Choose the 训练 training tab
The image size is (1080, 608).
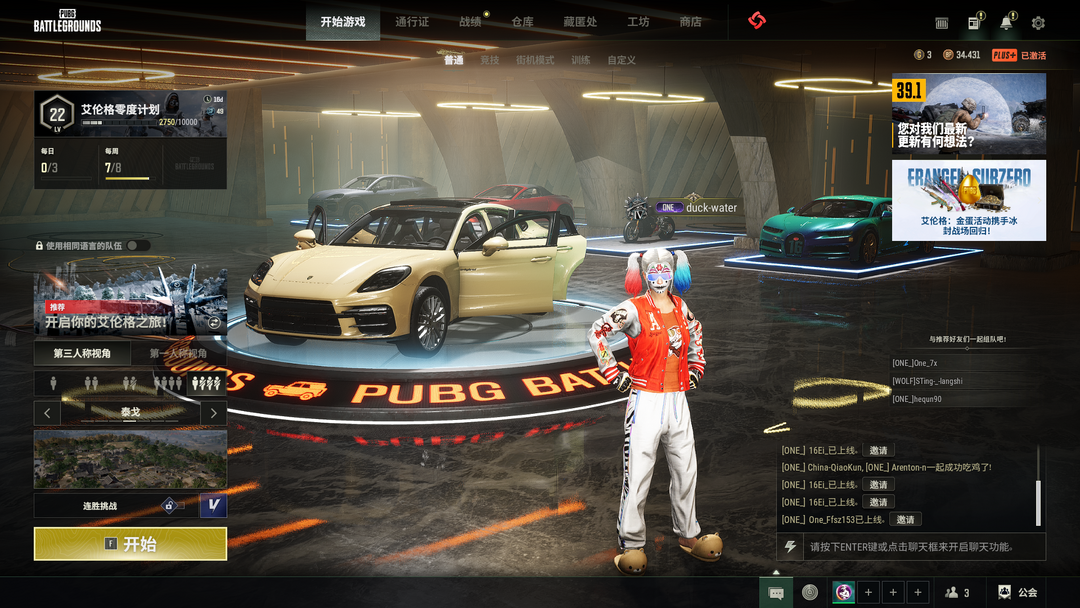[580, 60]
